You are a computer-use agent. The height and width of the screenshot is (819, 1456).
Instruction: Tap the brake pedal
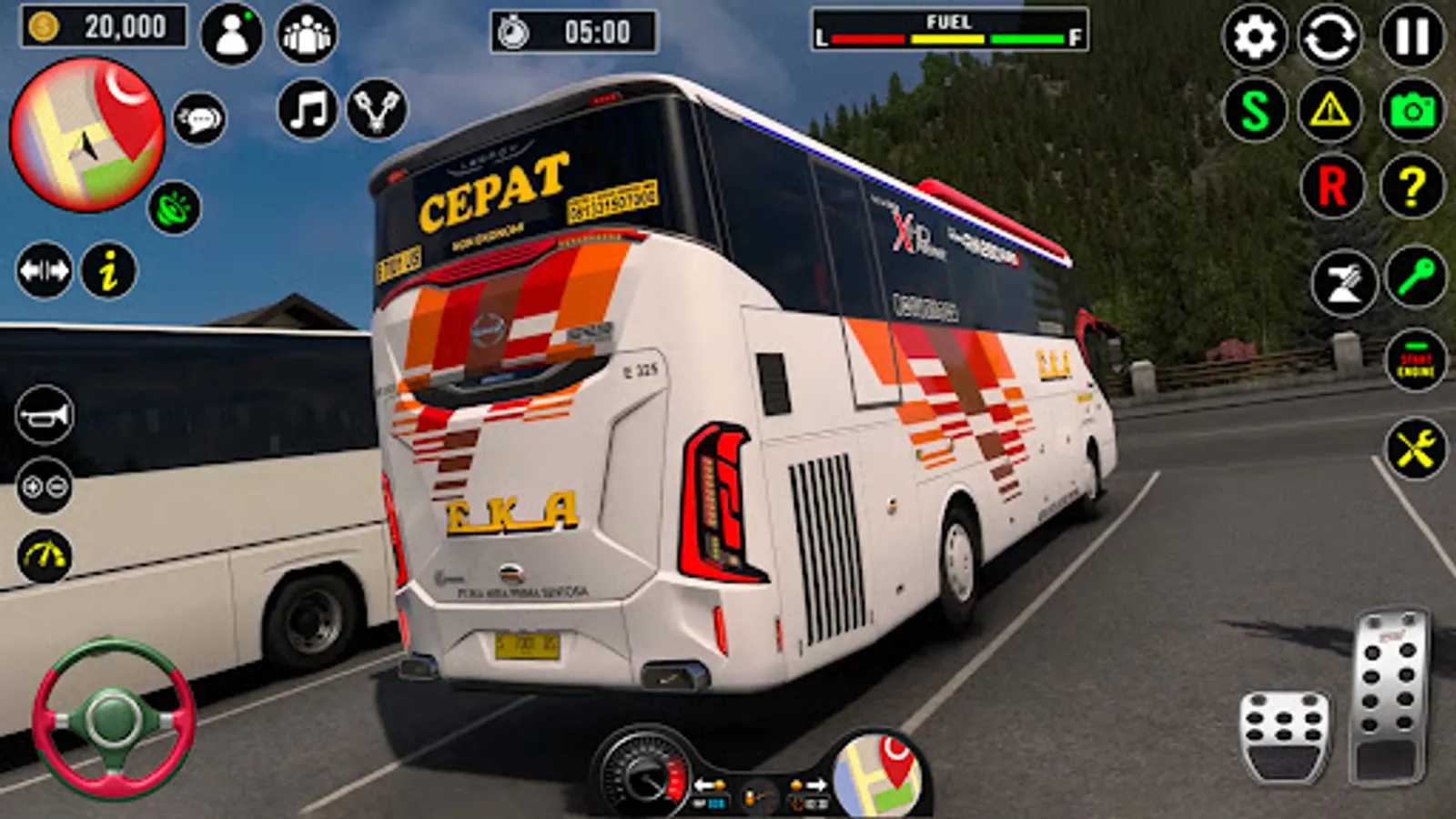[1285, 735]
